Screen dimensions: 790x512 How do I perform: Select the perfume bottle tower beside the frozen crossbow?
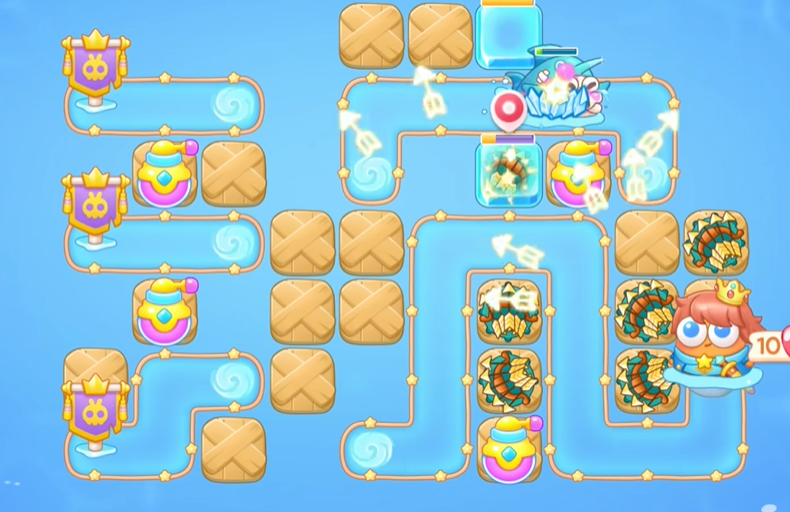tap(578, 174)
